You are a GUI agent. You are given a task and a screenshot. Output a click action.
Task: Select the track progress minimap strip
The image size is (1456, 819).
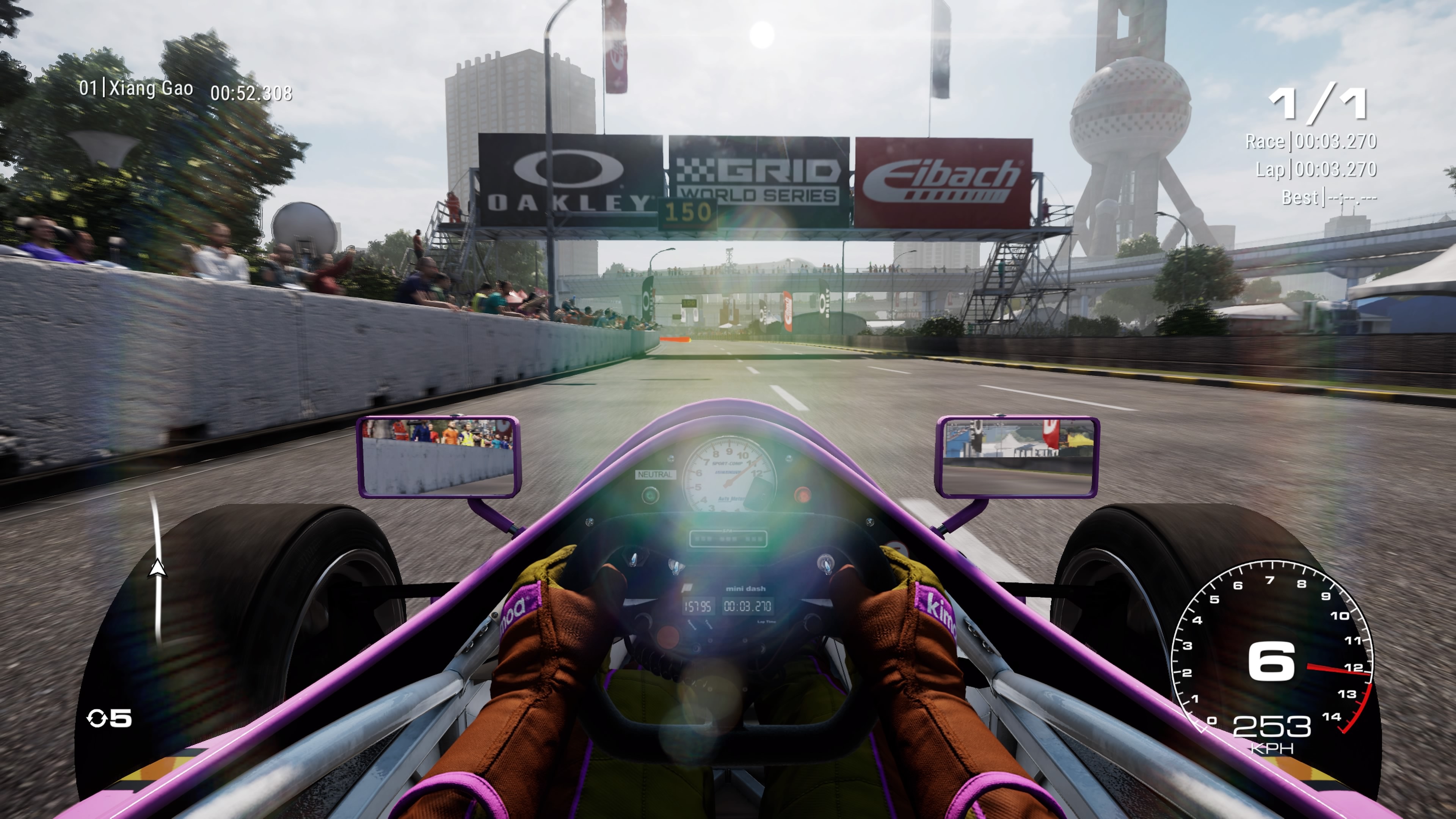[157, 568]
